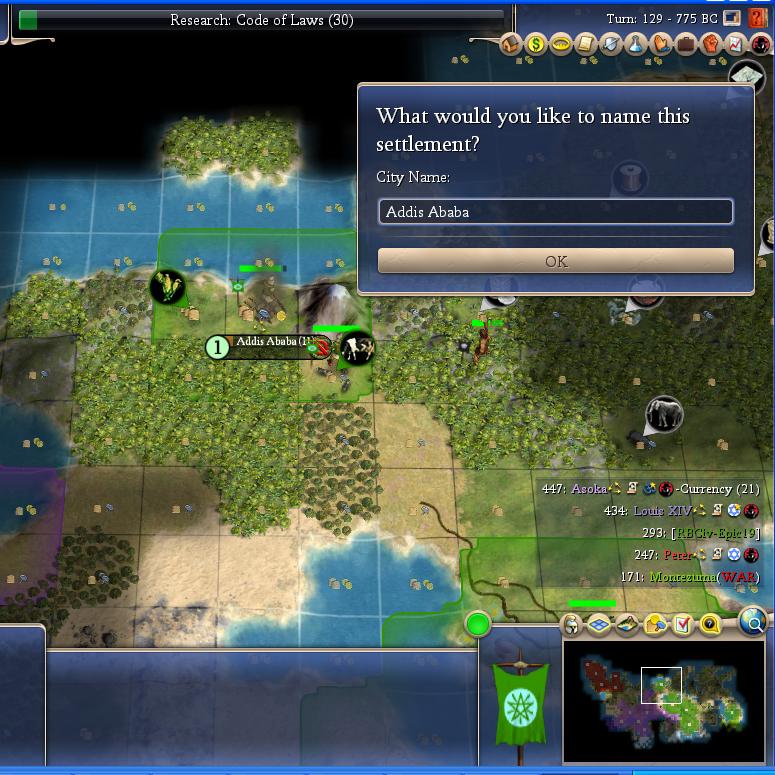Open the religion advisor praying hands icon
Screen dimensions: 775x775
tap(661, 45)
